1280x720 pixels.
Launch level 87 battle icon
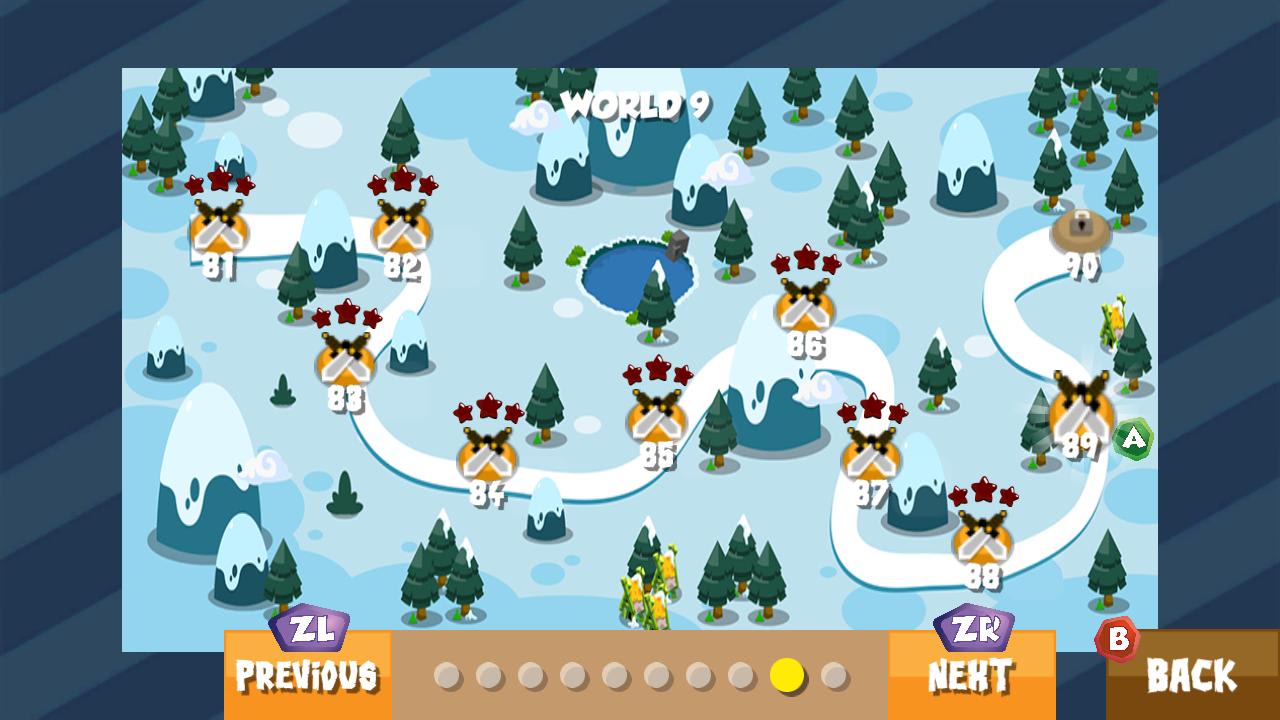[869, 460]
